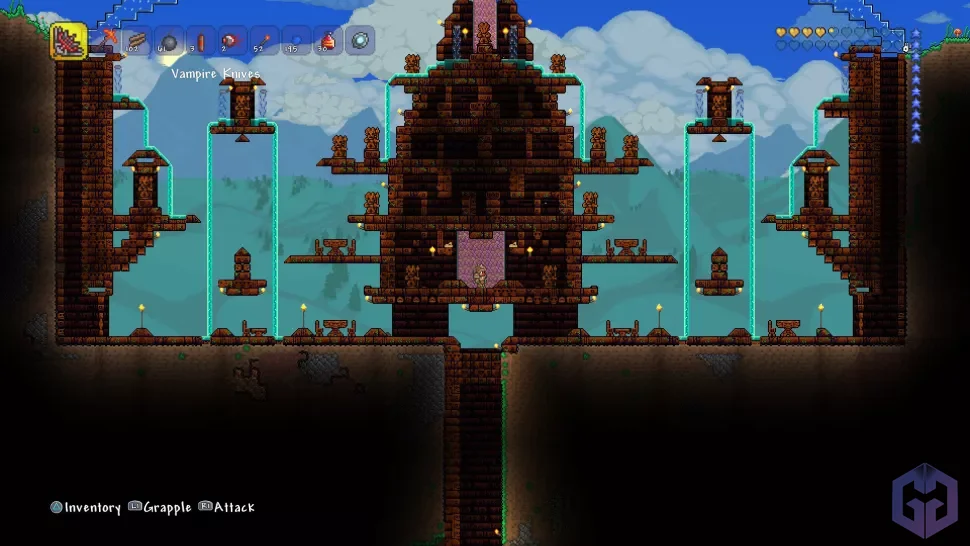970x546 pixels.
Task: Select the gray bomb slot
Action: [168, 41]
